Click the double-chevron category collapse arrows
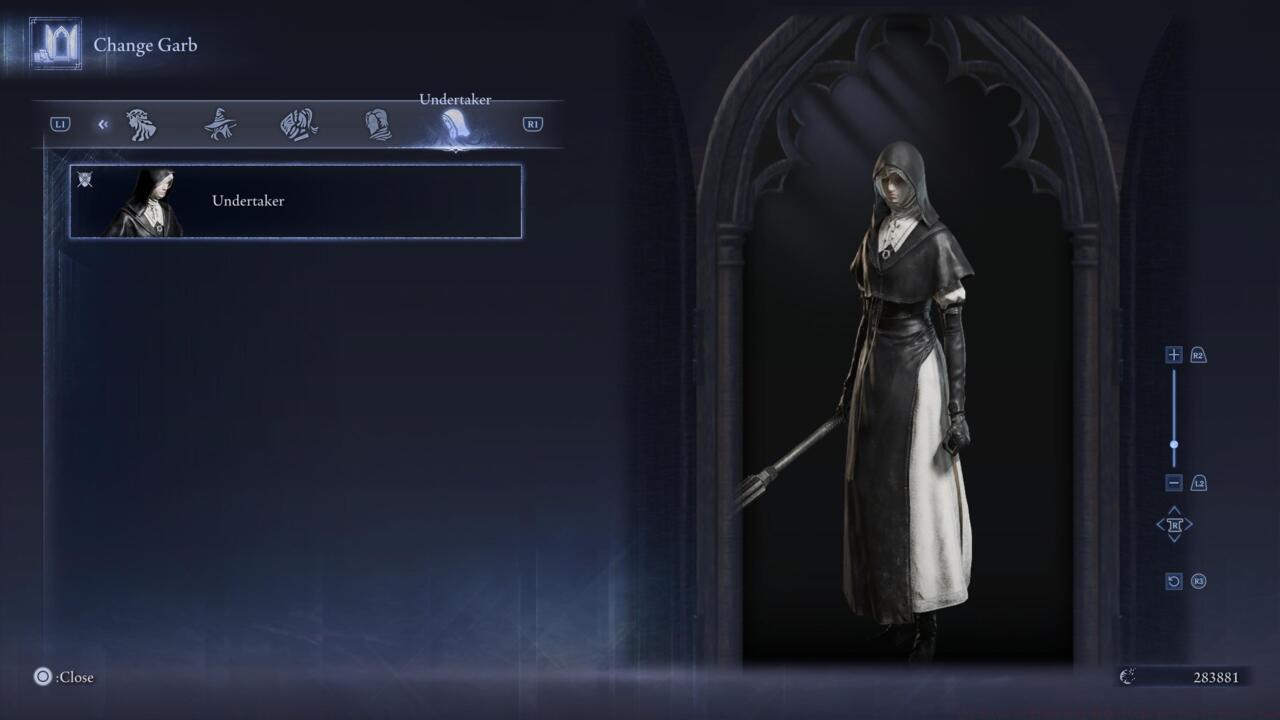Image resolution: width=1280 pixels, height=720 pixels. coord(103,123)
